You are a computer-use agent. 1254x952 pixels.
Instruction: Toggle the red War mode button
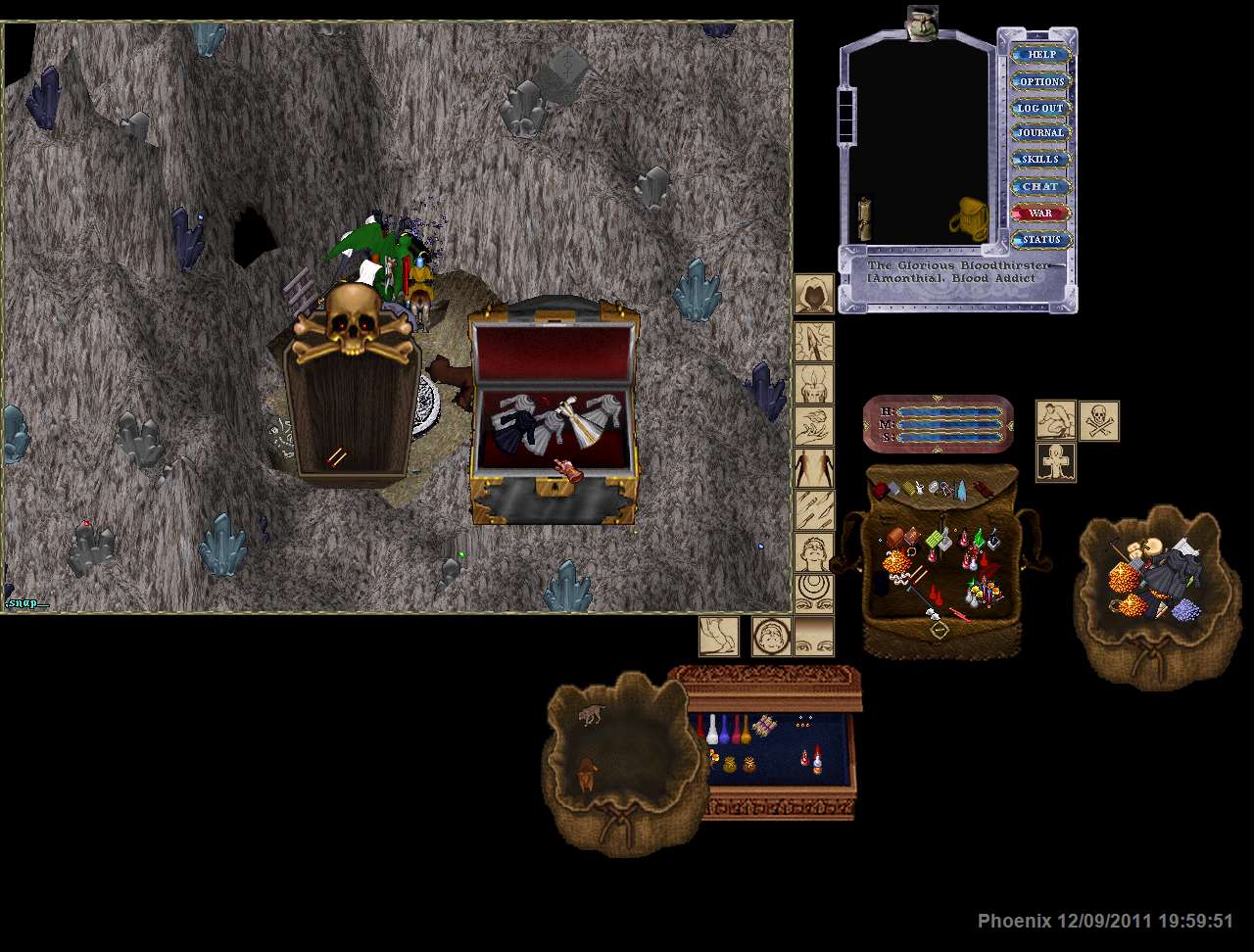click(1041, 213)
